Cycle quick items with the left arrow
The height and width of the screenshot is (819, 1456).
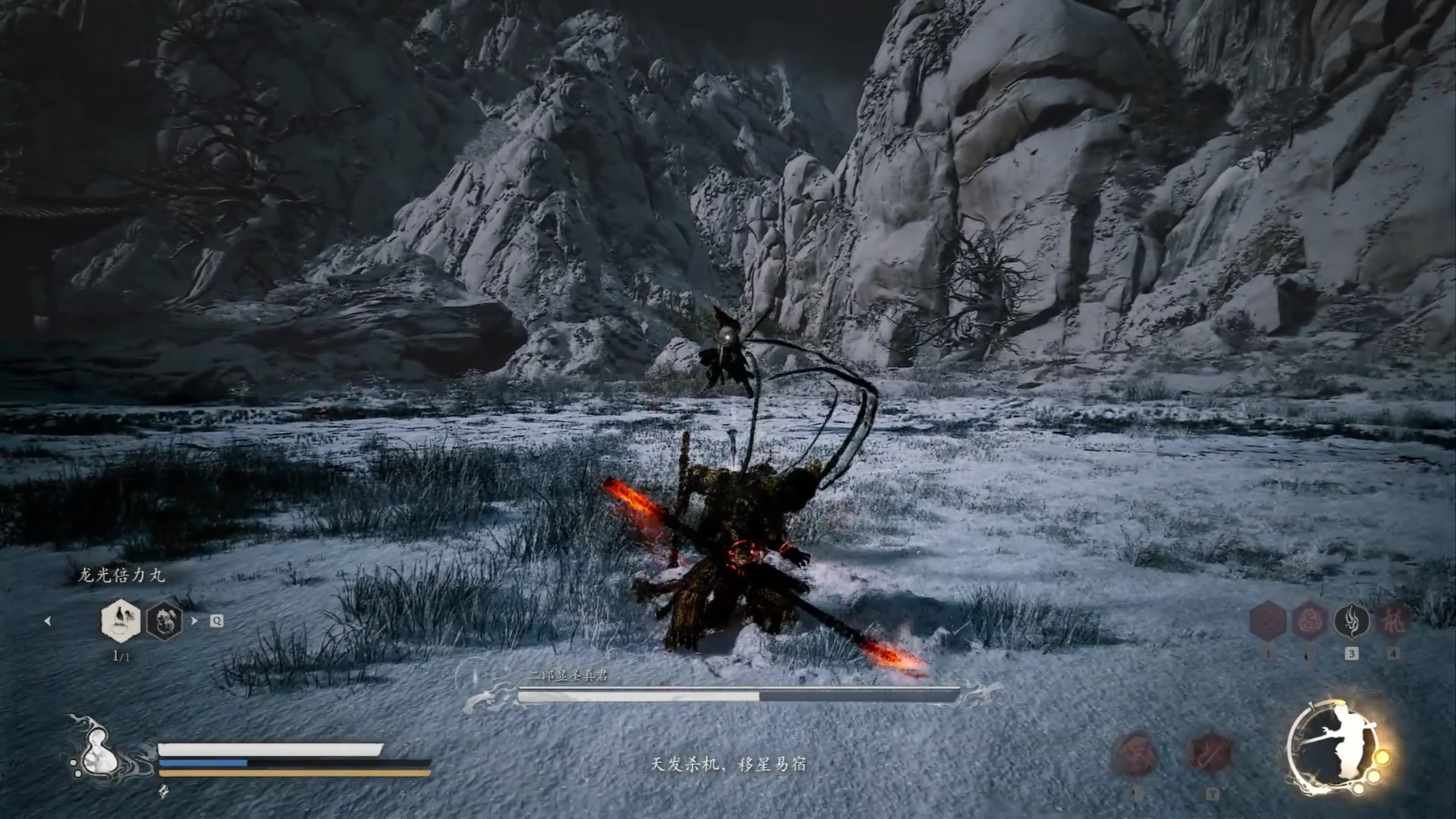pyautogui.click(x=48, y=621)
